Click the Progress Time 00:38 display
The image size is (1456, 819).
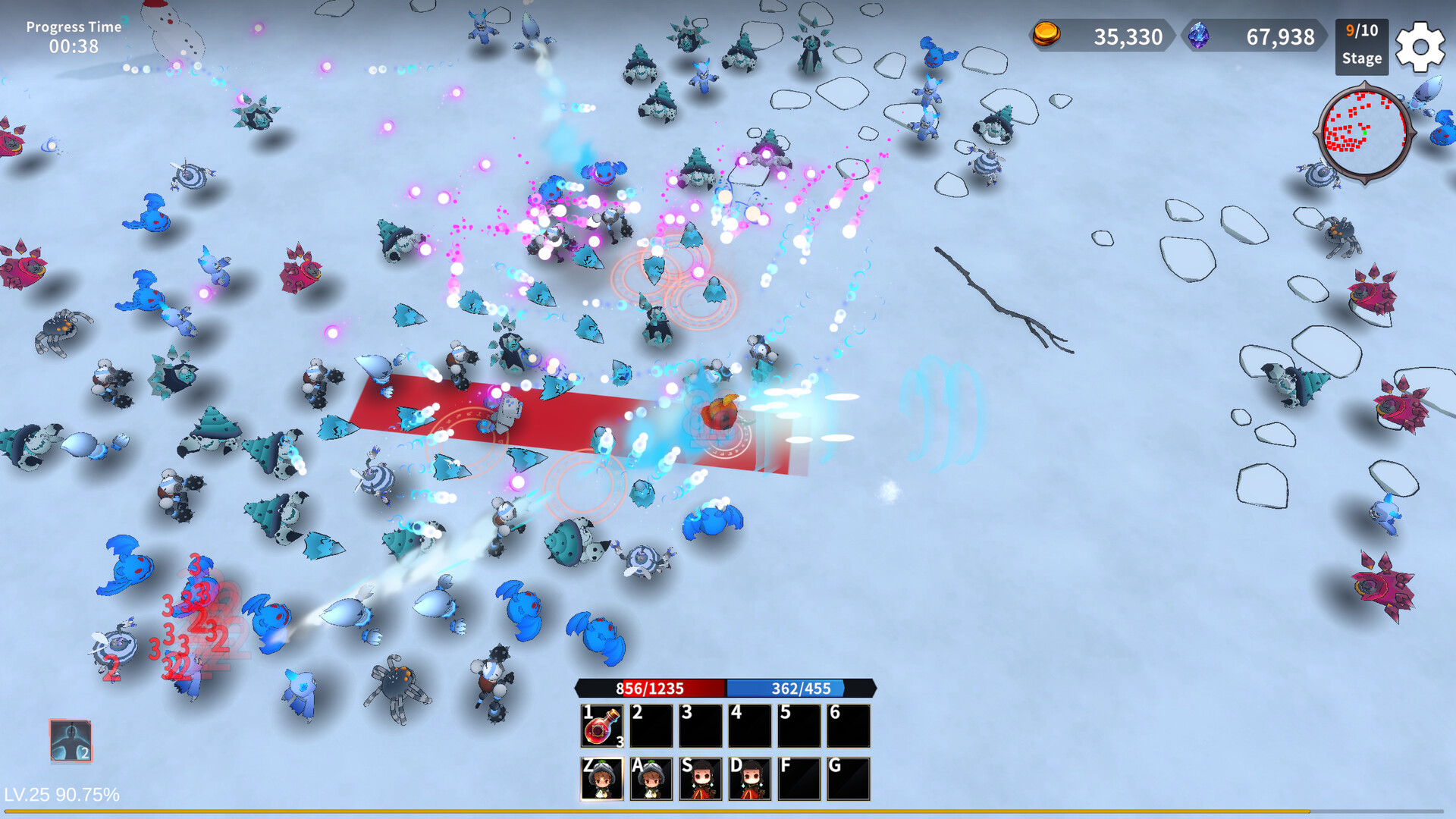point(73,35)
